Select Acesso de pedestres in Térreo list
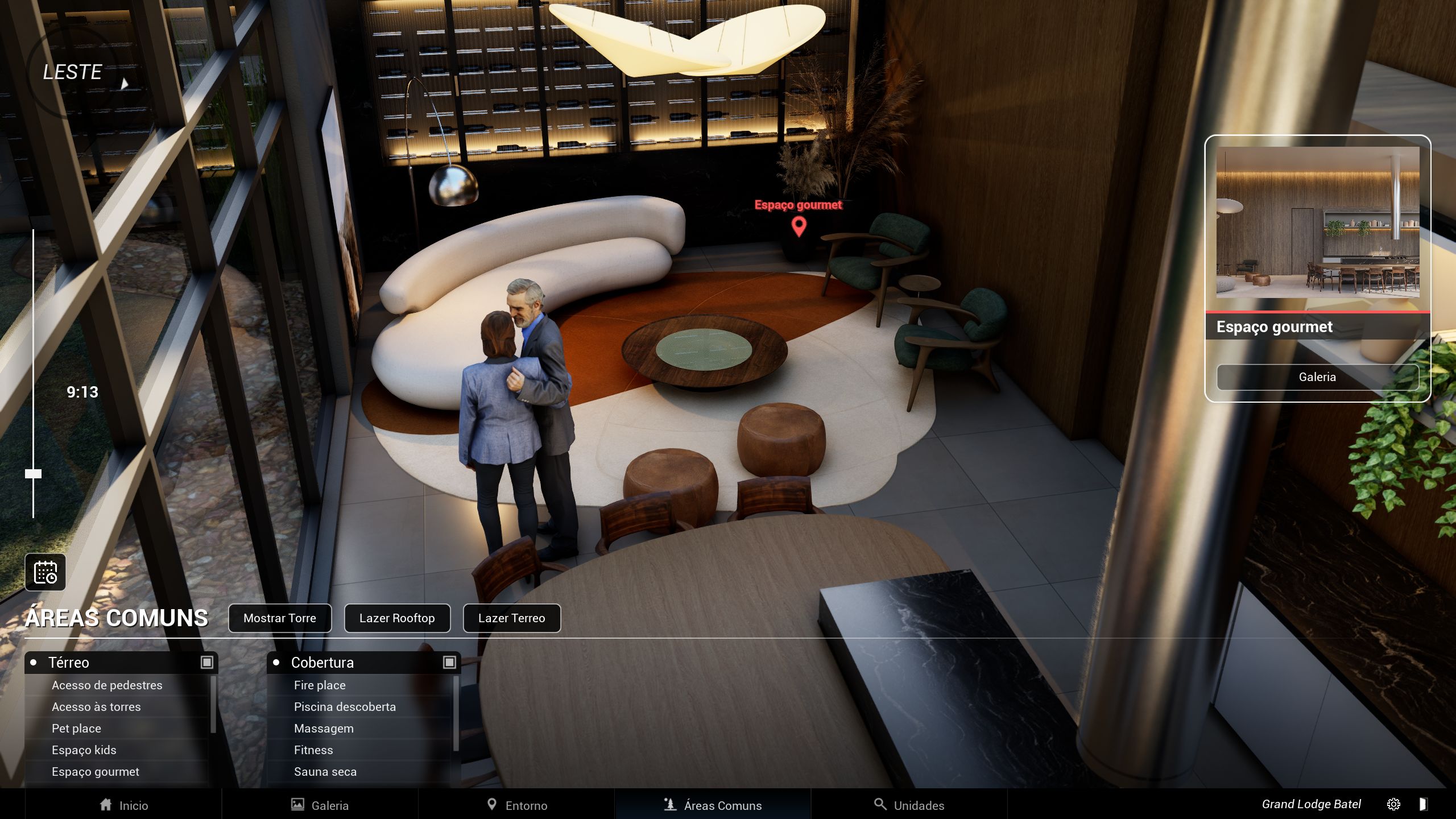 [x=107, y=685]
